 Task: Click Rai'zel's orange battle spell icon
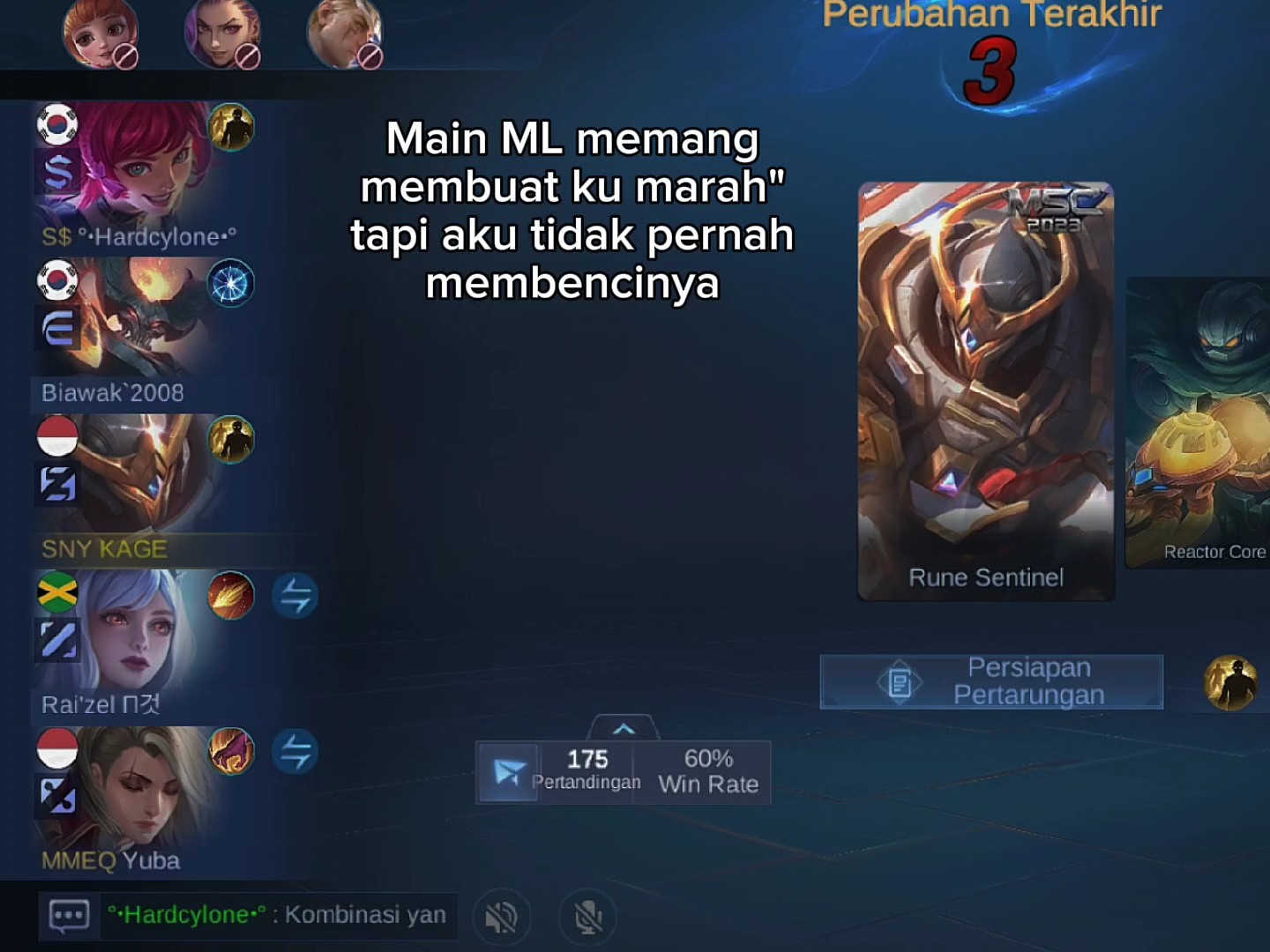tap(231, 595)
